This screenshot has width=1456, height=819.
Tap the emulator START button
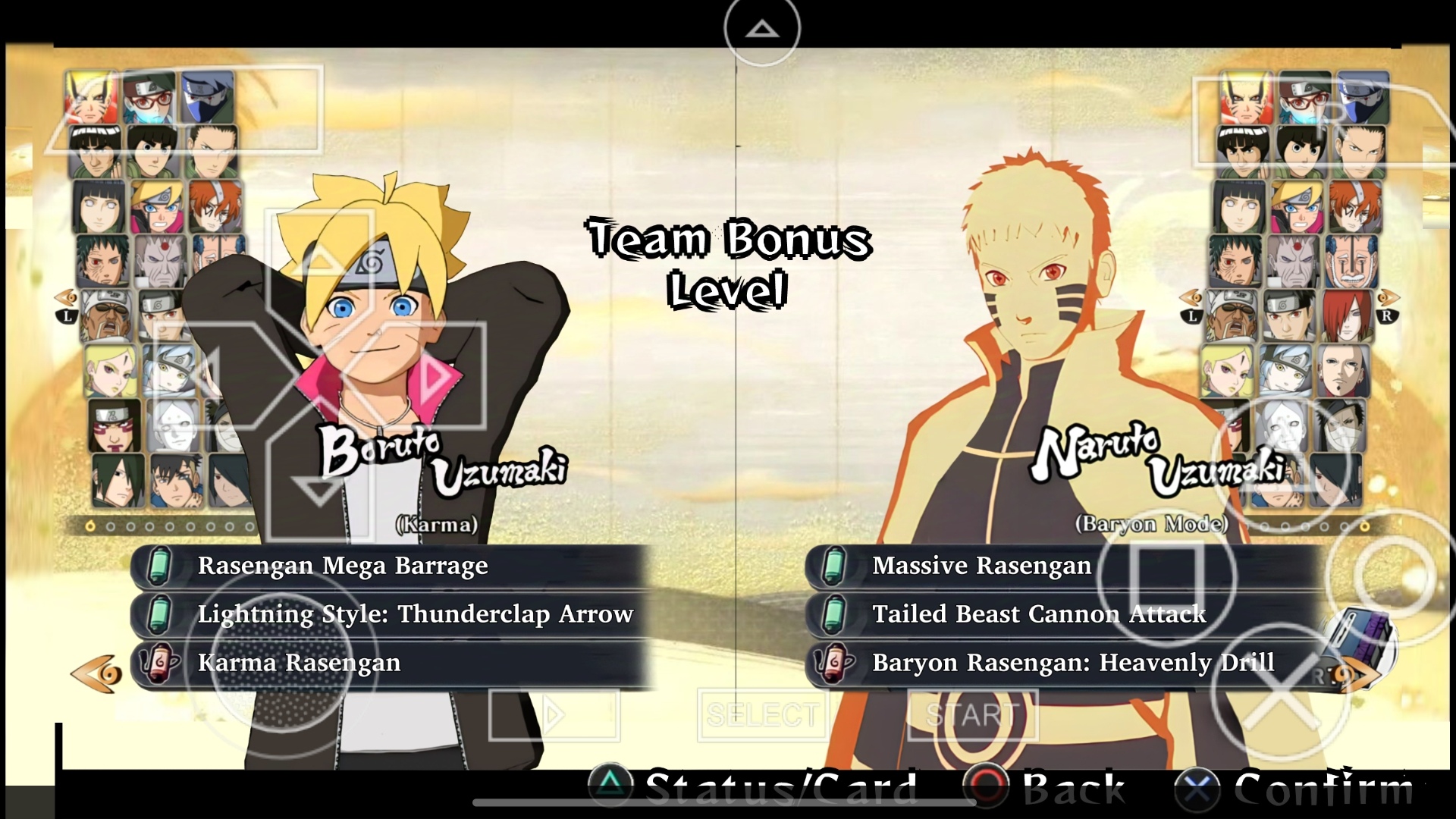[972, 714]
